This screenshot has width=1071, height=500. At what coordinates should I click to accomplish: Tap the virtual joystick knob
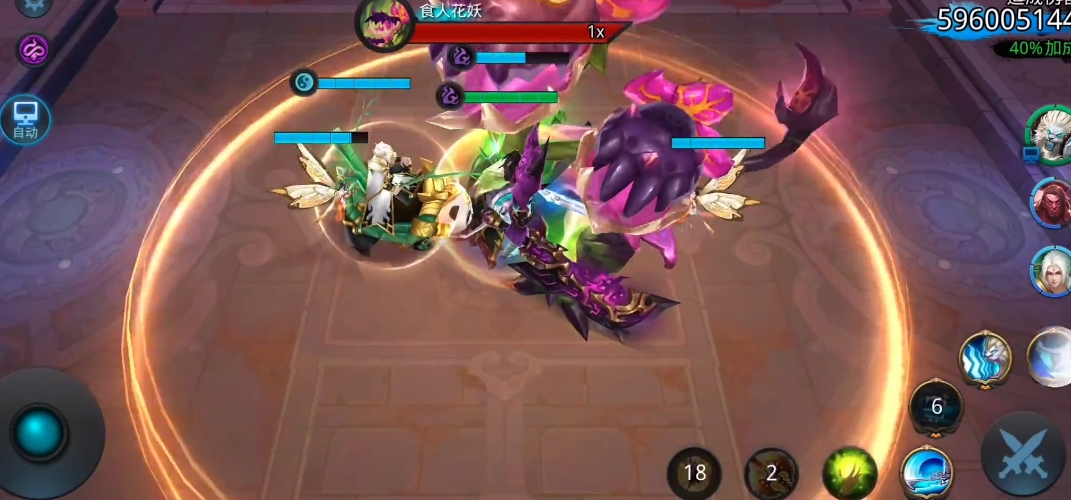point(40,432)
